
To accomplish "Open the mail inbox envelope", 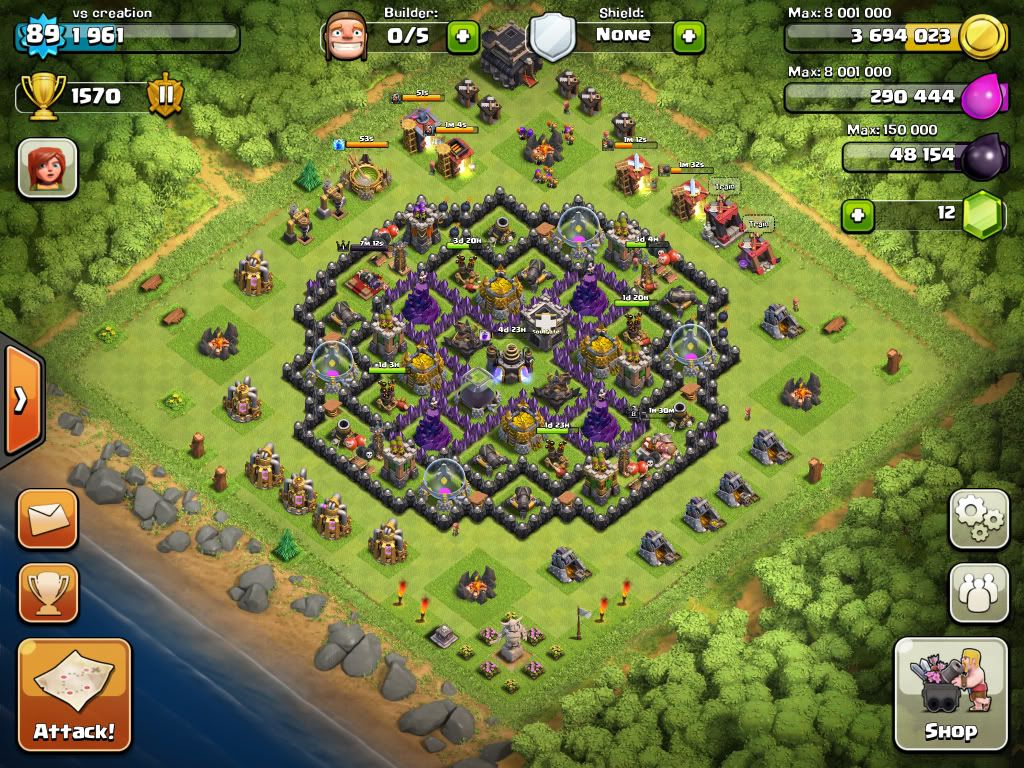I will point(47,519).
